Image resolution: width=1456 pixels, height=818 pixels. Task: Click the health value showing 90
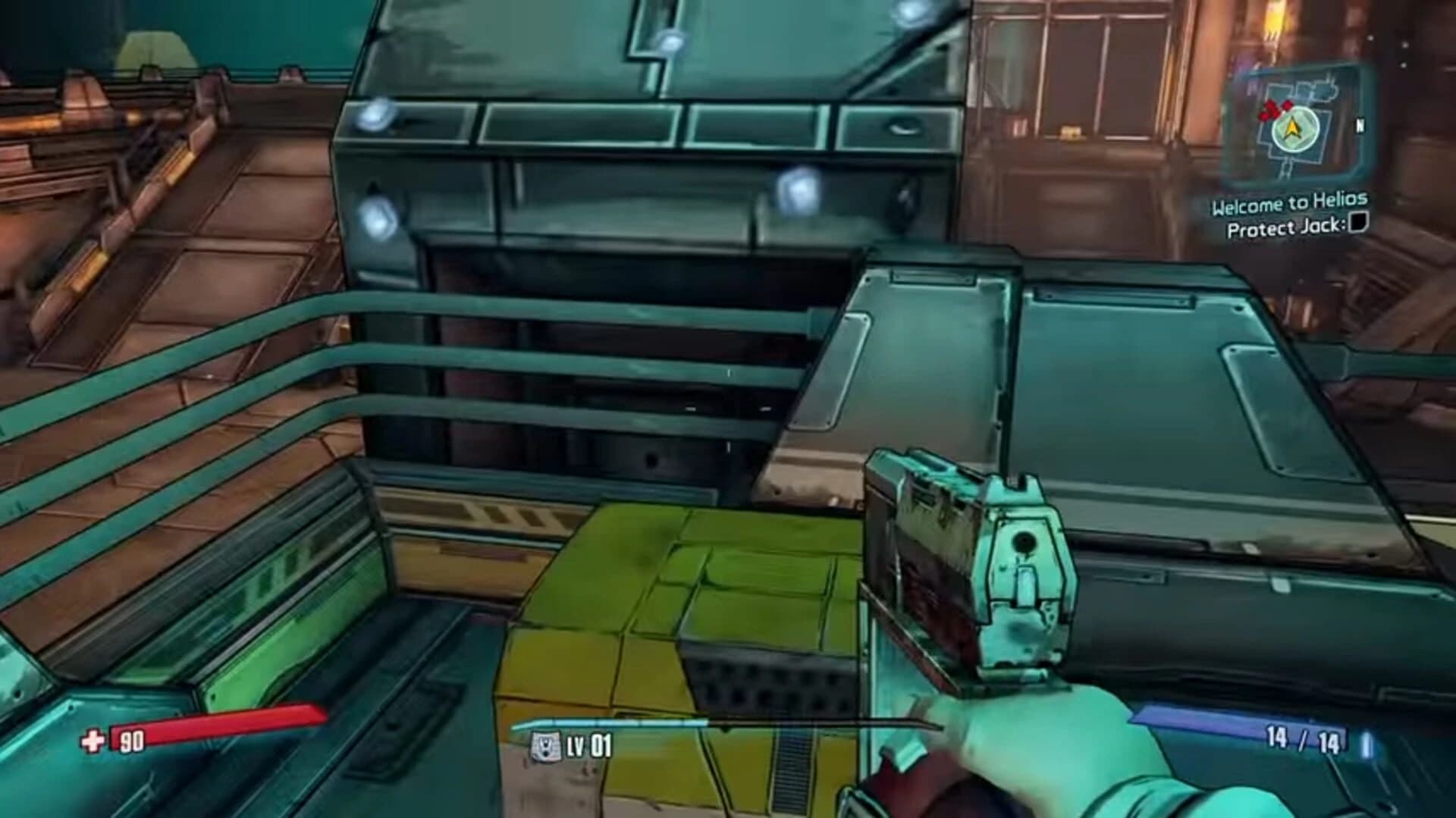tap(132, 743)
